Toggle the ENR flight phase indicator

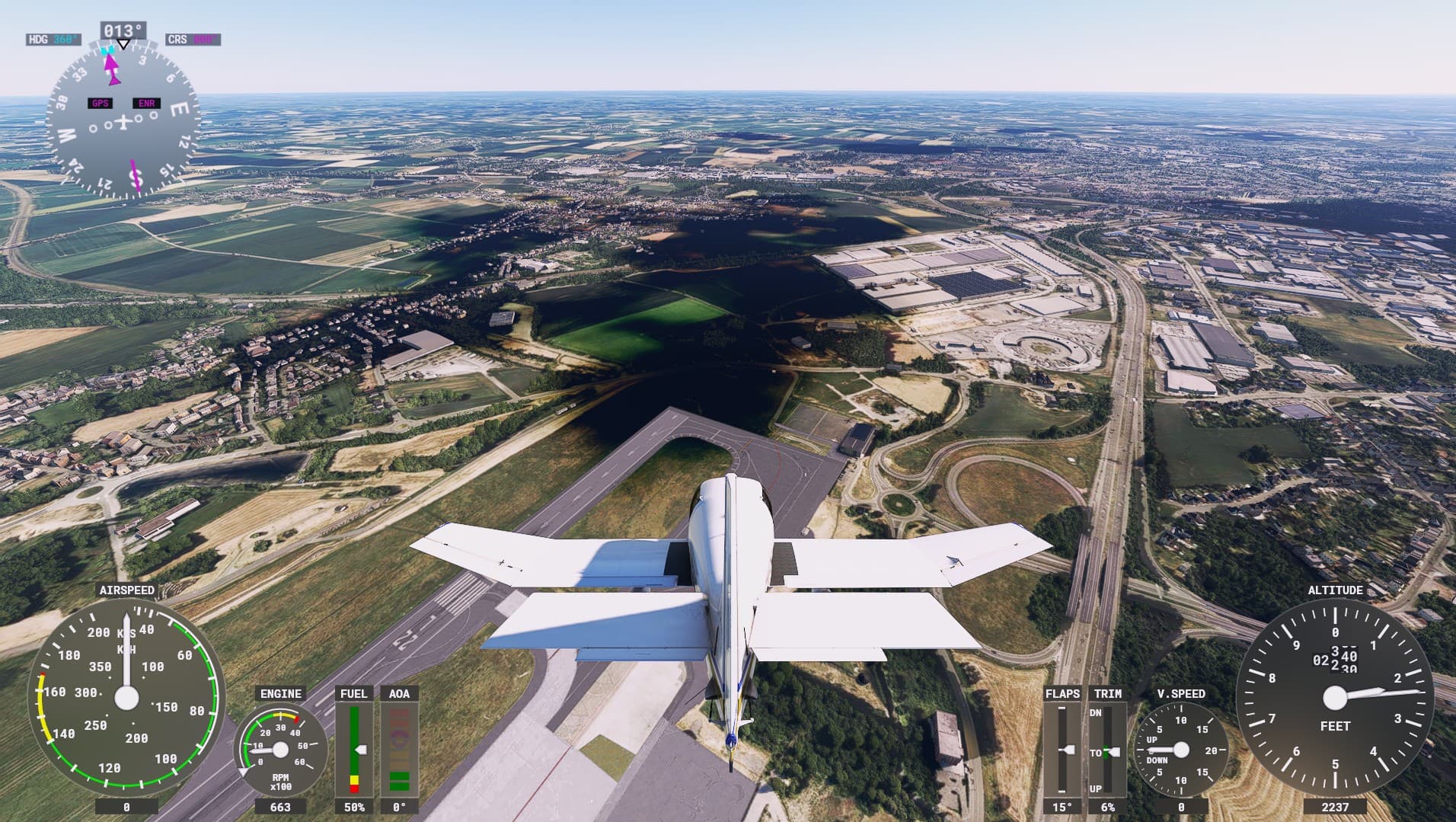145,101
